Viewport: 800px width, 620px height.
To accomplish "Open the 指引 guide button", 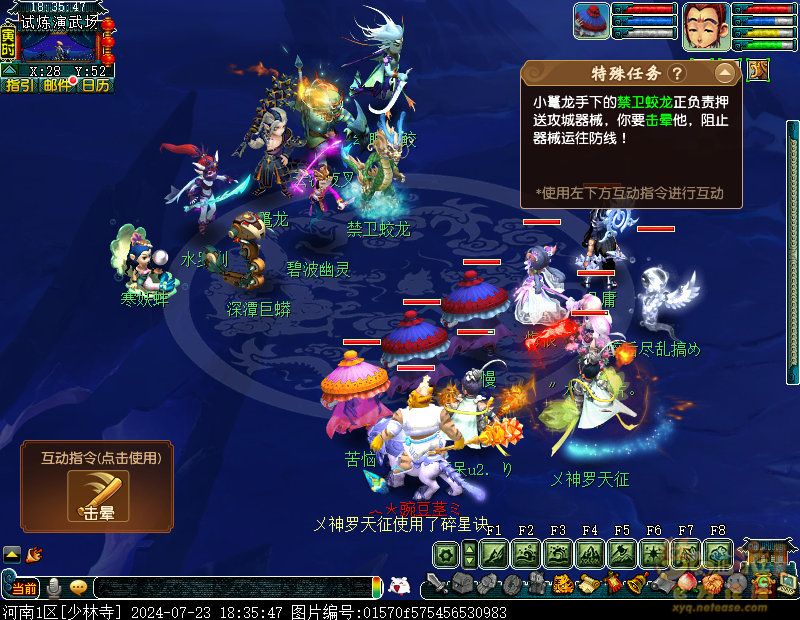I will point(19,86).
